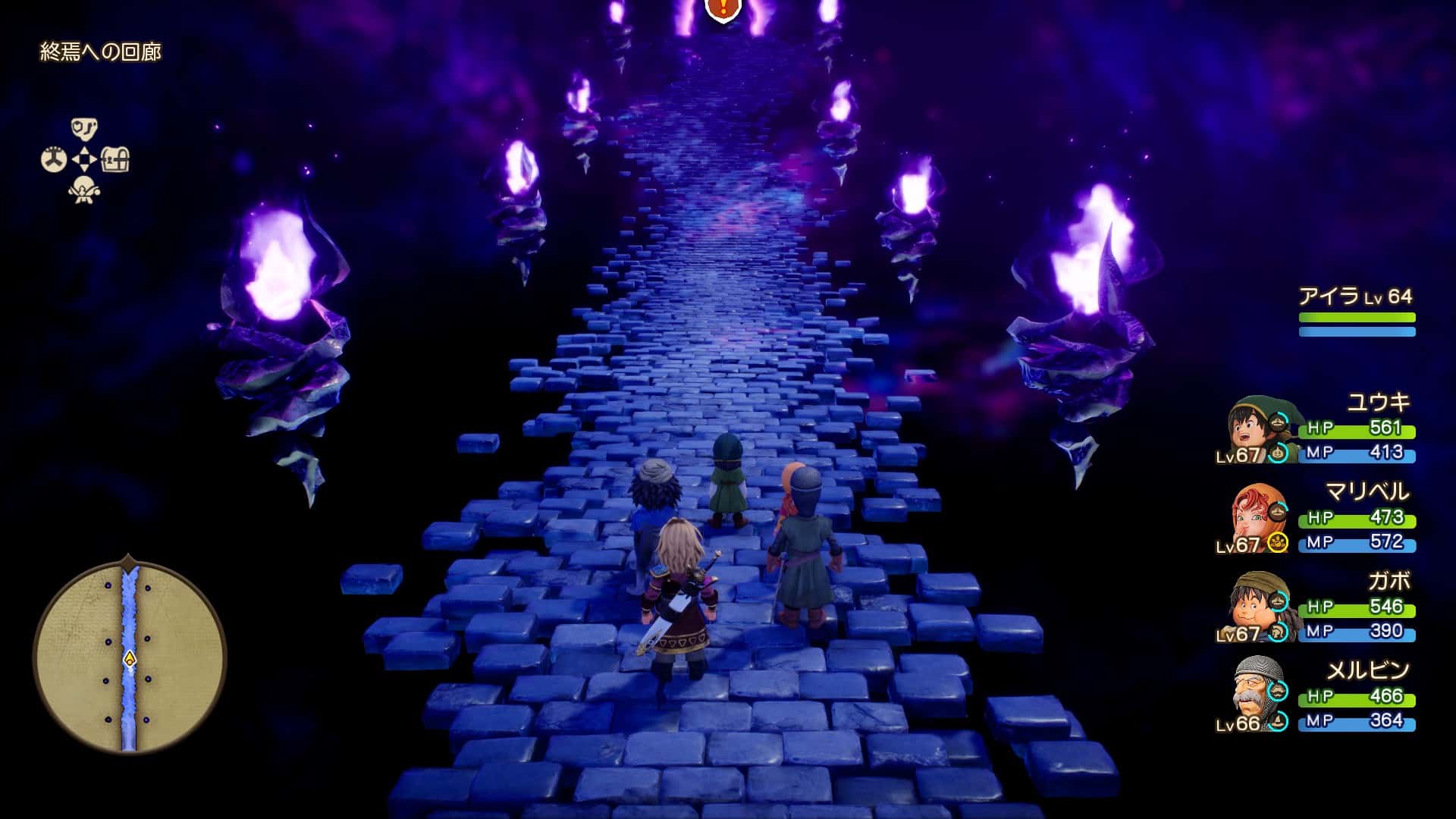Select メルビン's party portrait
Screen dimensions: 1456x819
[x=1255, y=696]
